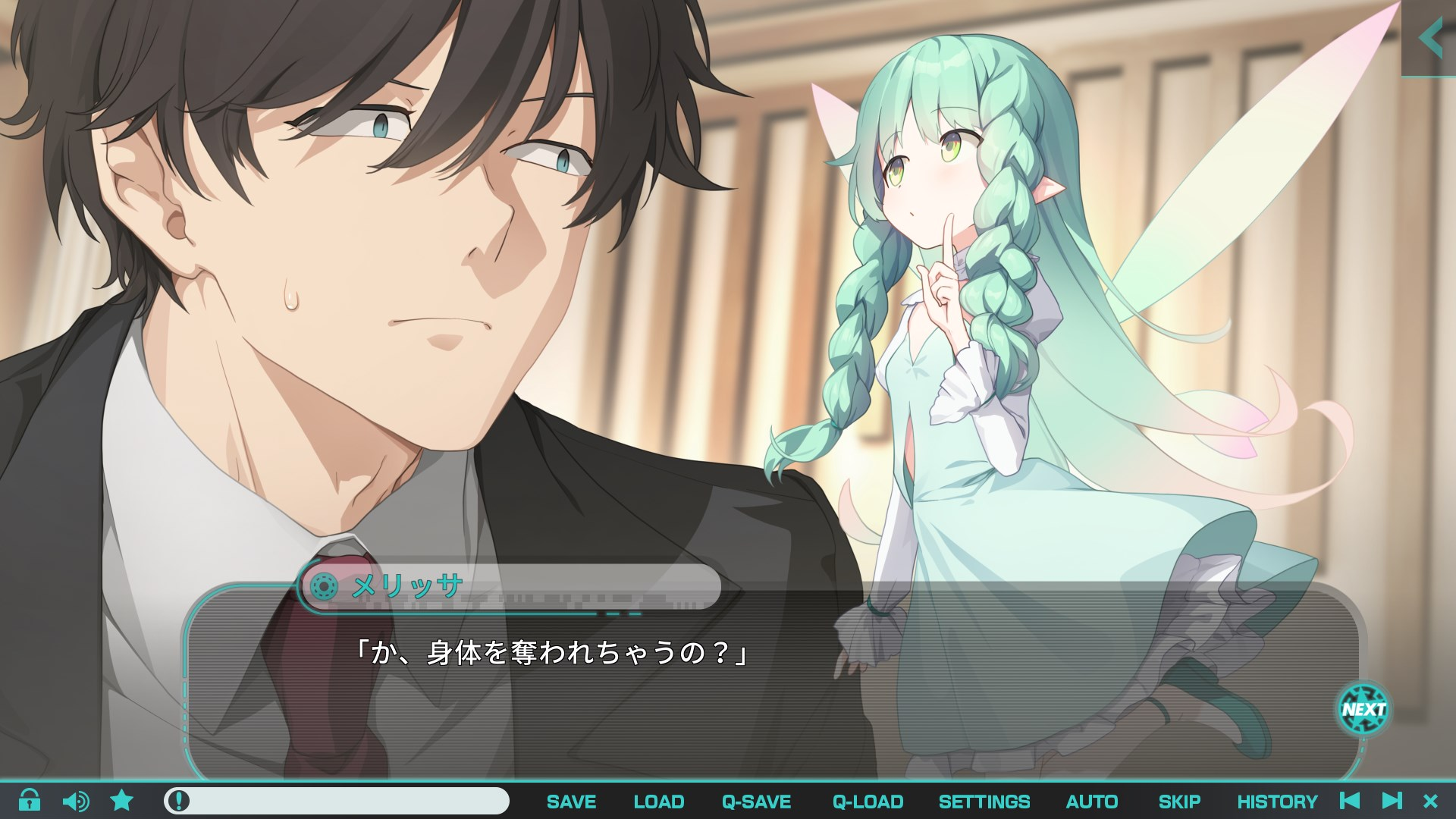1456x819 pixels.
Task: Close the text window with X
Action: pos(1430,801)
